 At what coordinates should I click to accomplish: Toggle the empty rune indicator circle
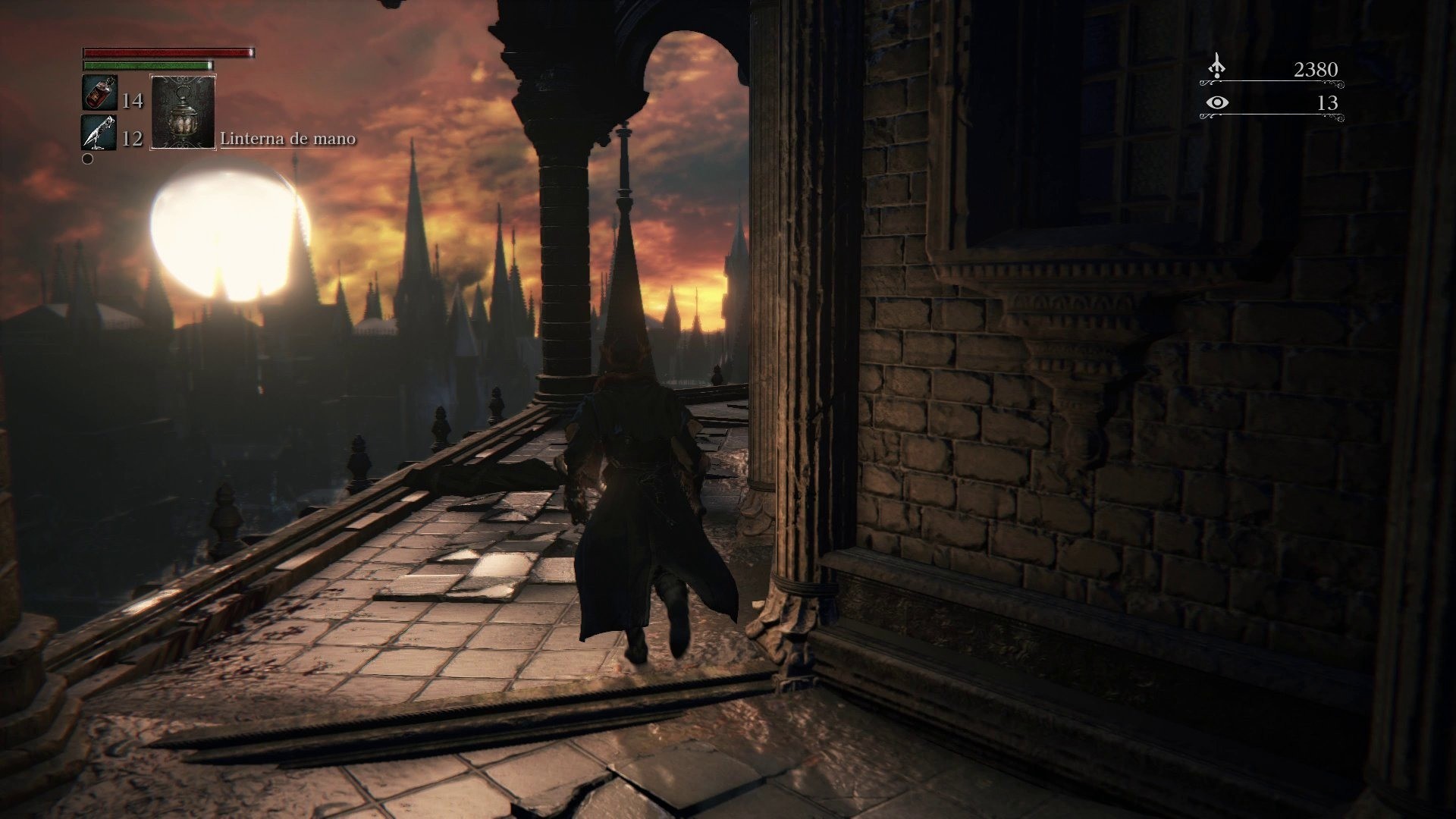tap(86, 158)
